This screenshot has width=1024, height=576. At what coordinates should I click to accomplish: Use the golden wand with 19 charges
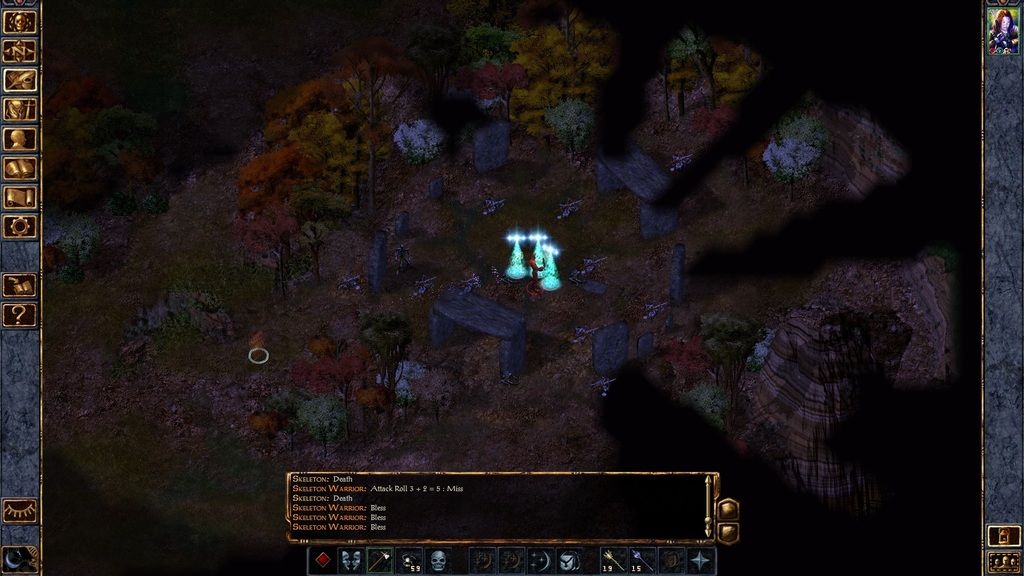pyautogui.click(x=613, y=561)
